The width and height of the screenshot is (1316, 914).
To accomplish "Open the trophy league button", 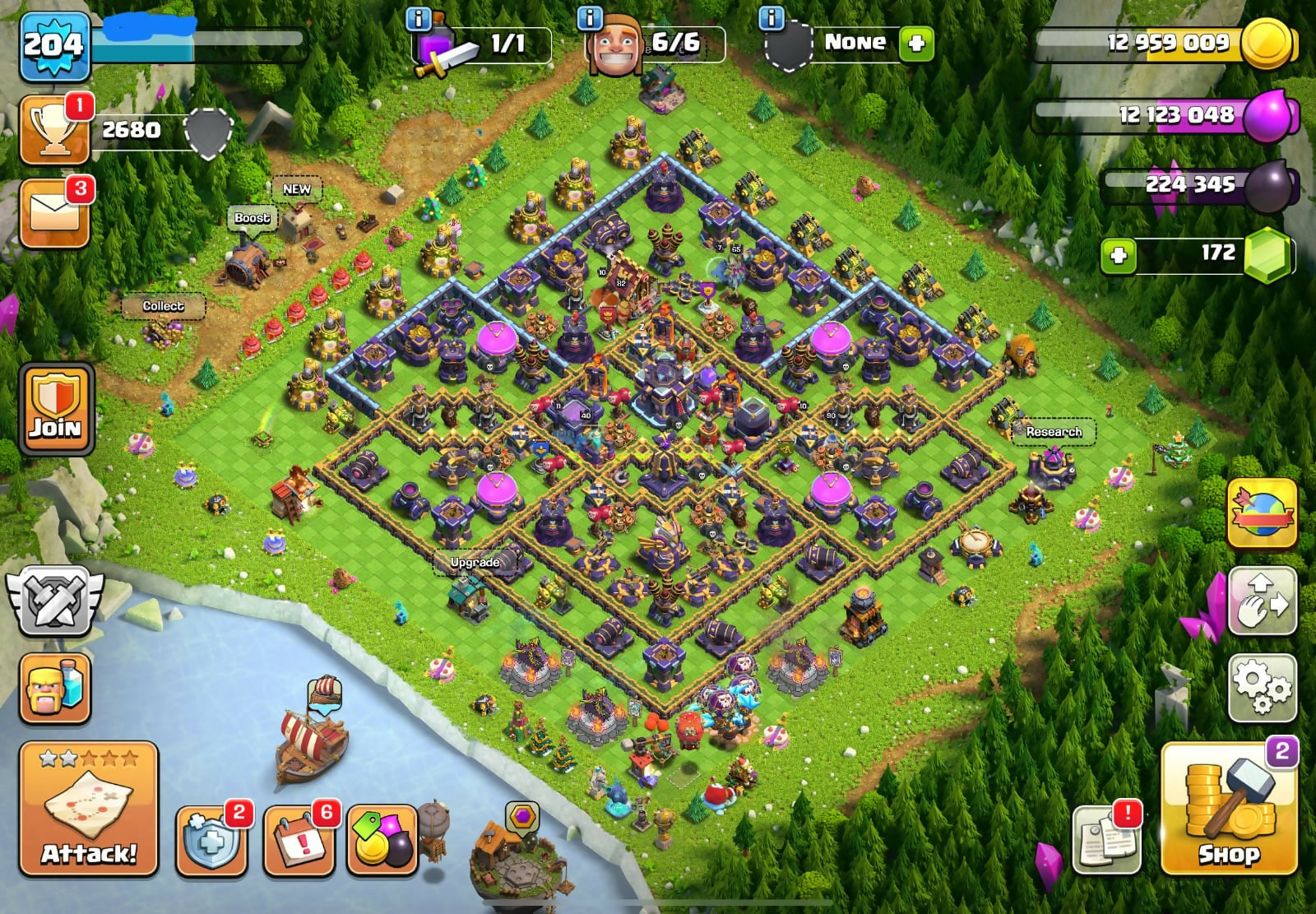I will coord(55,130).
